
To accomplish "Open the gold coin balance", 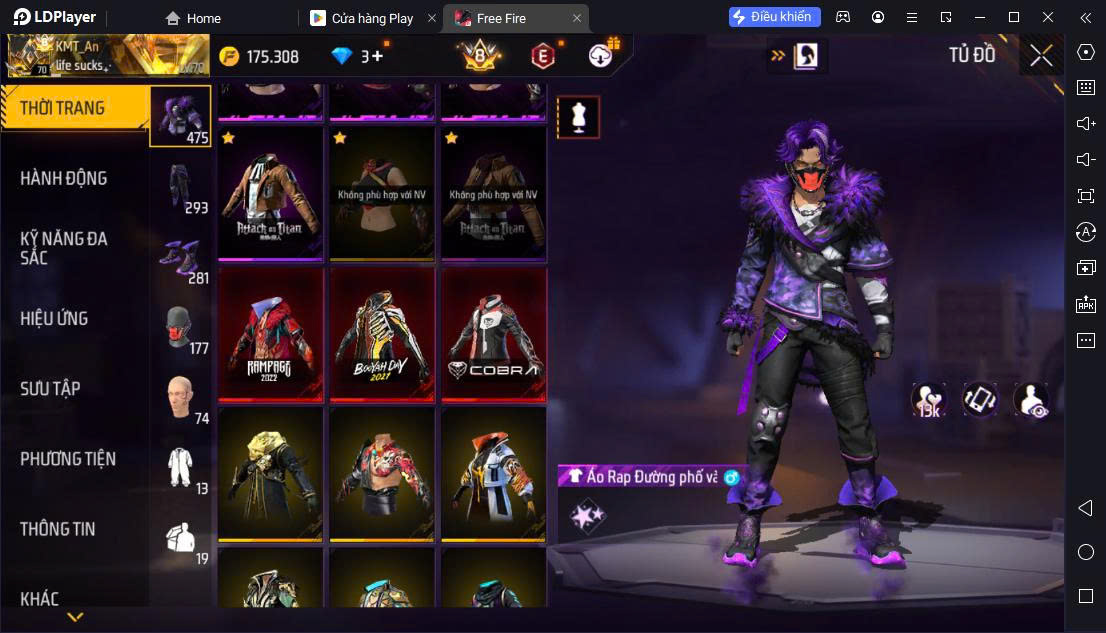I will [x=259, y=56].
